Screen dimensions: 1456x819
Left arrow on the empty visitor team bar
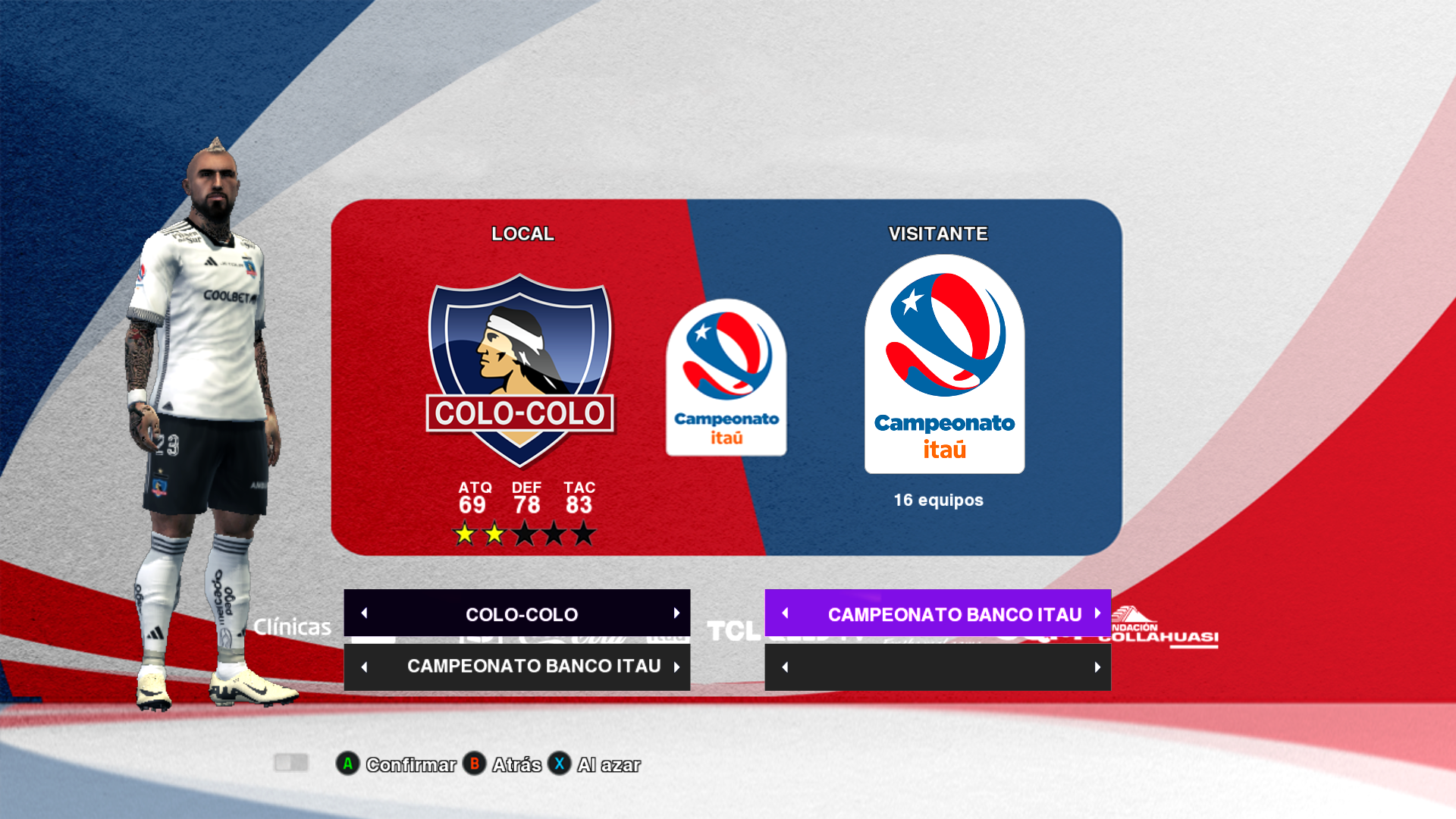pyautogui.click(x=786, y=667)
